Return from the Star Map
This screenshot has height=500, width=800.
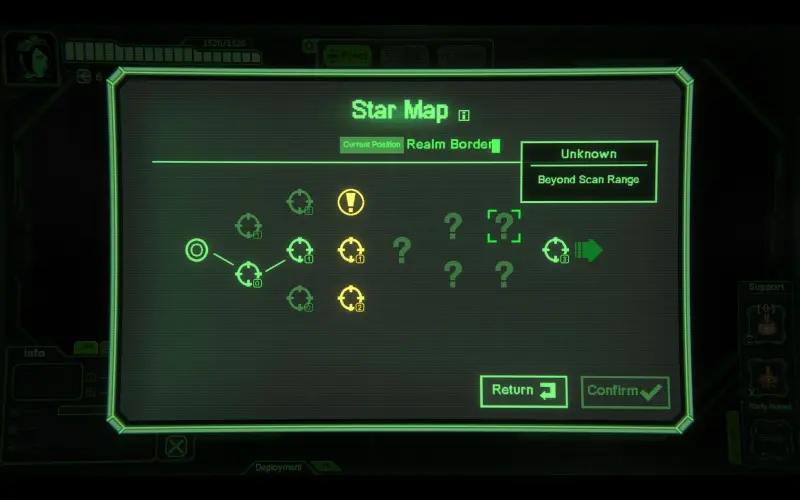523,391
